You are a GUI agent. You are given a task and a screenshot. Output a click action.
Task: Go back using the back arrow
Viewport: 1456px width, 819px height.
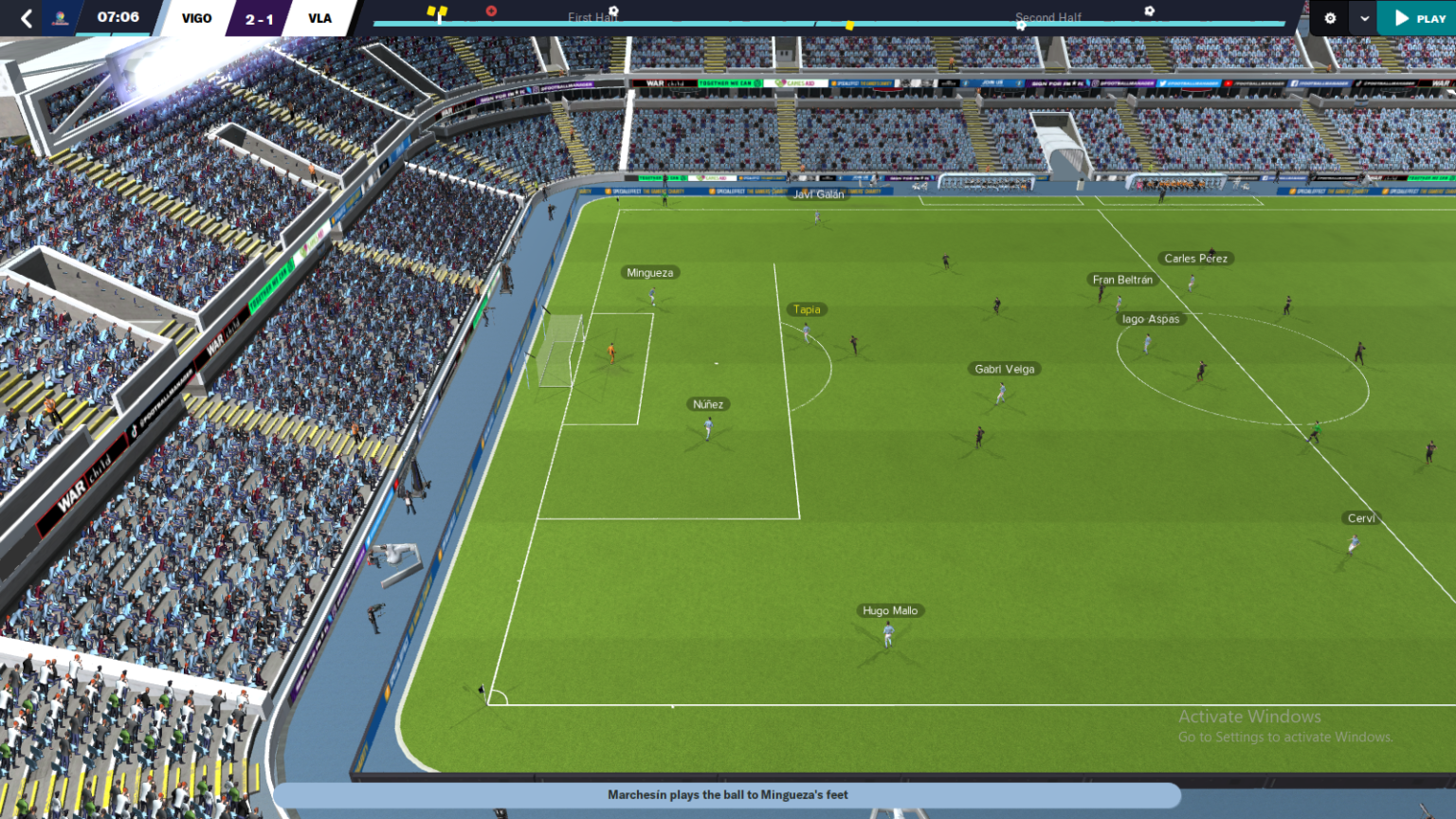27,17
